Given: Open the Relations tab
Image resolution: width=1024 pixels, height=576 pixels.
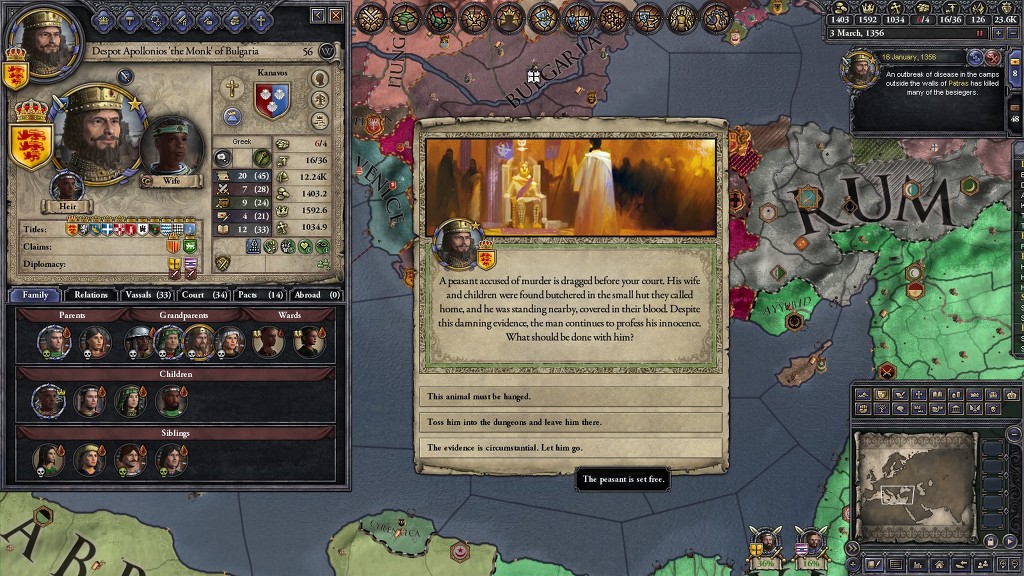Looking at the screenshot, I should 91,295.
